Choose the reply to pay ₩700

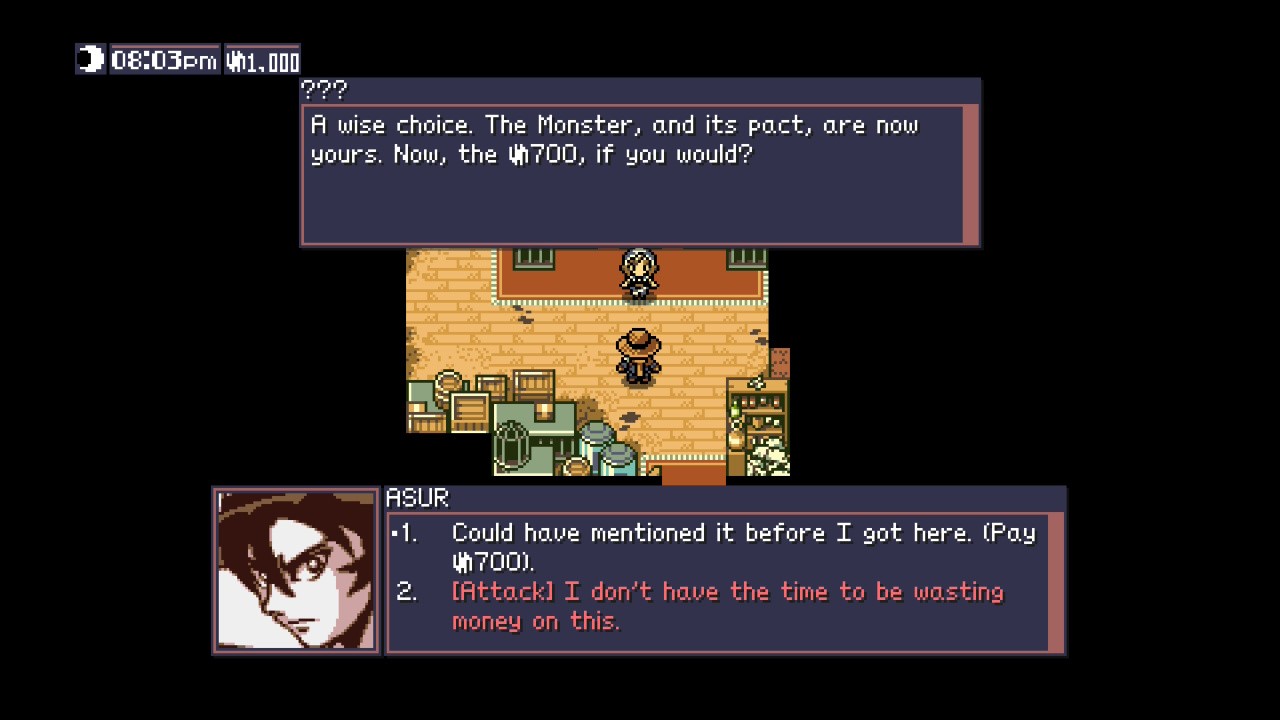[x=742, y=546]
